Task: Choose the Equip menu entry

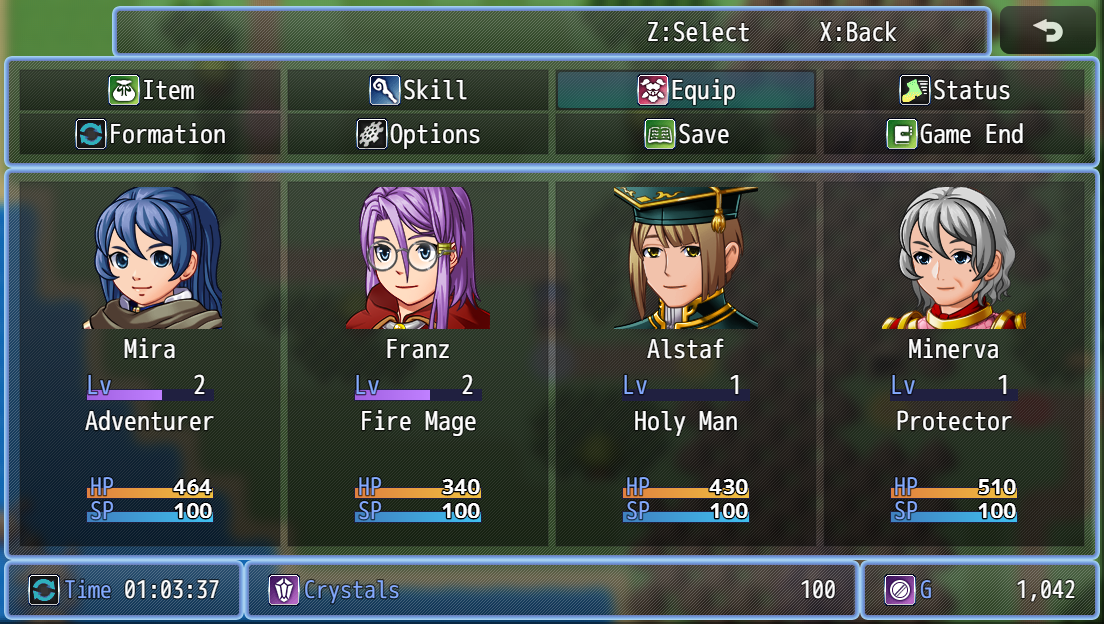Action: pos(686,90)
